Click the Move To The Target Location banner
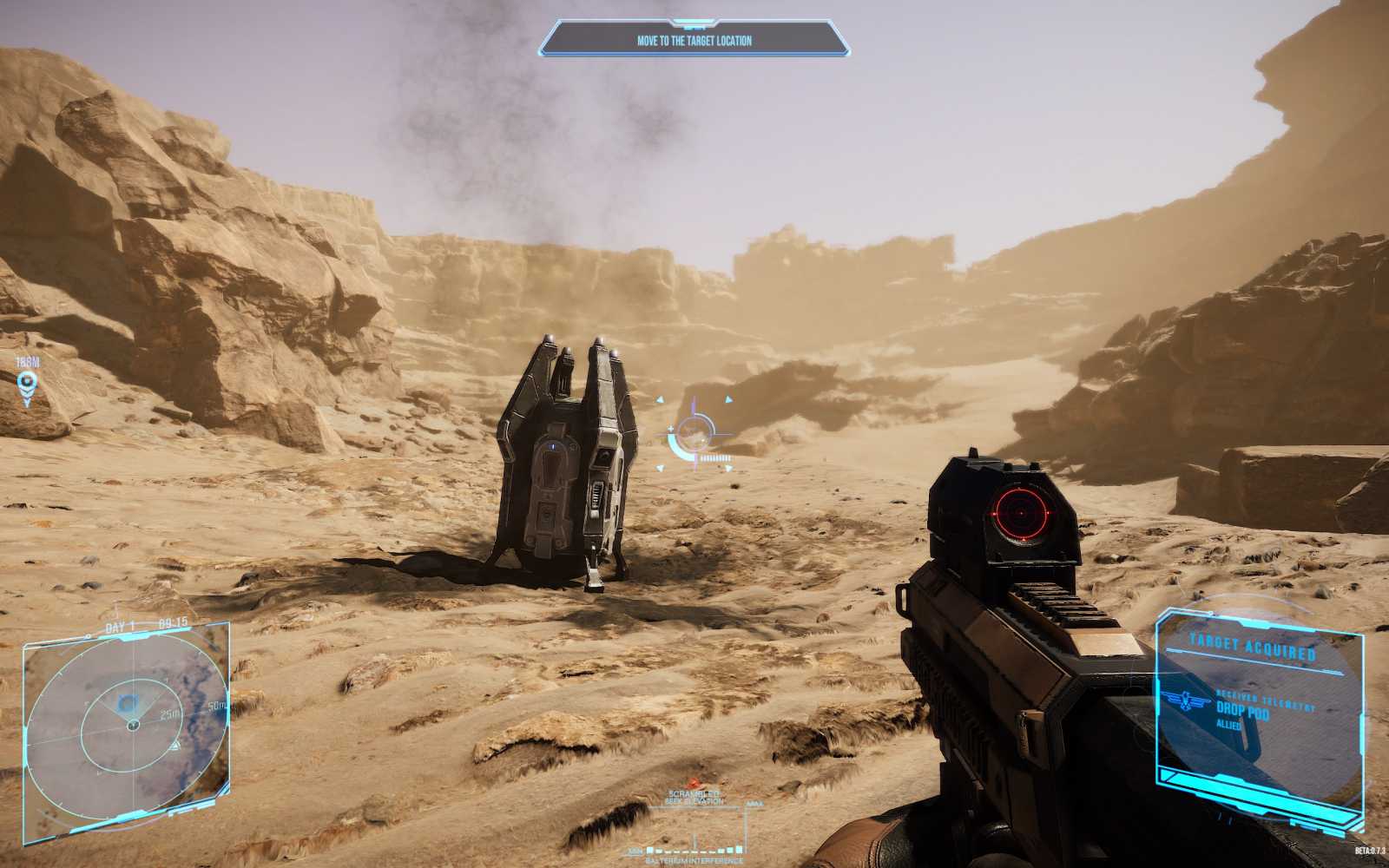Screen dimensions: 1389x868 tap(694, 40)
